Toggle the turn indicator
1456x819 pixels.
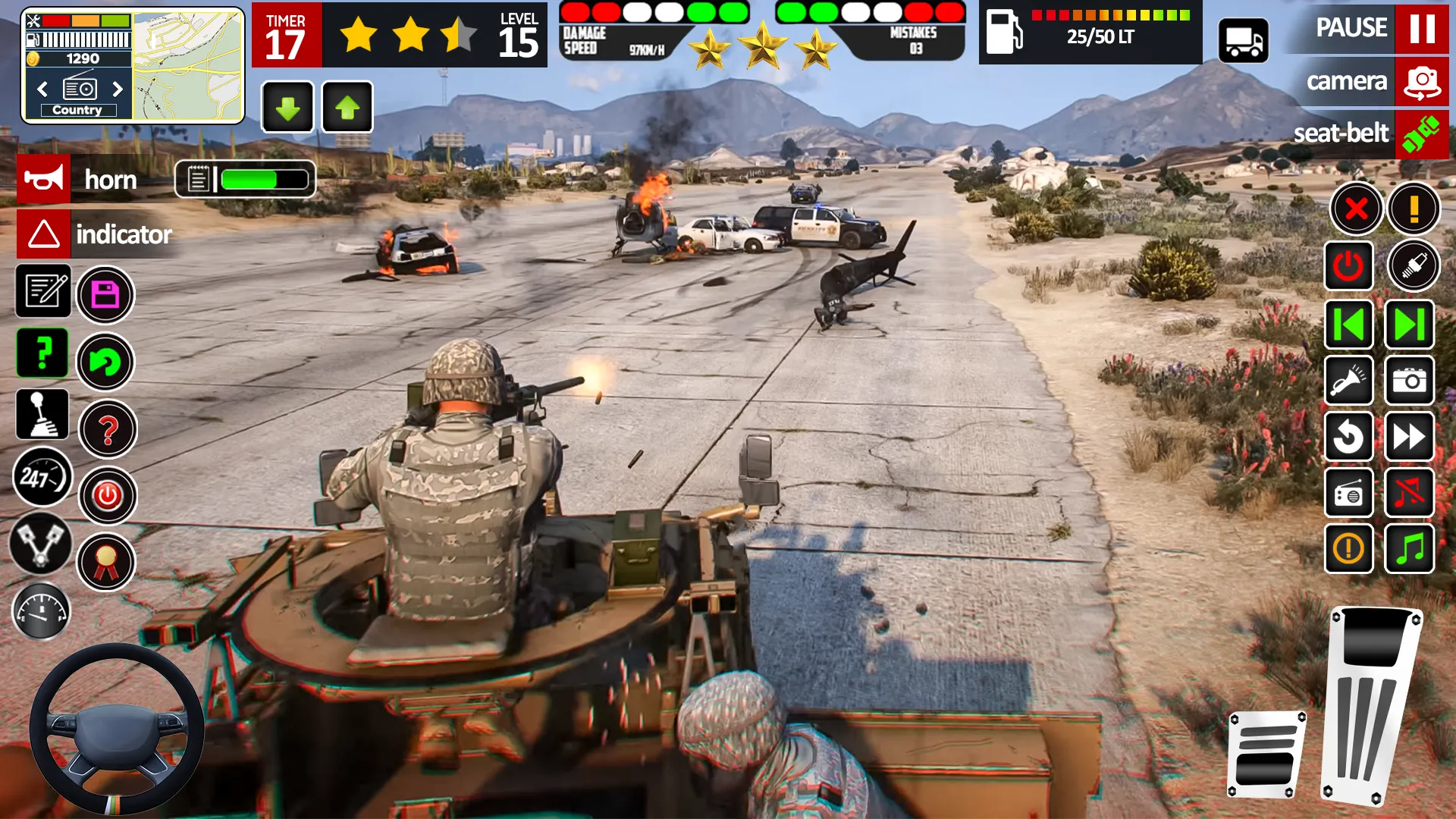coord(43,234)
